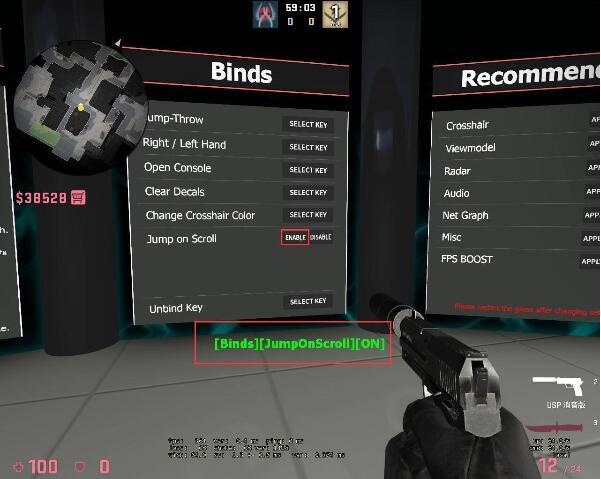Apply the recommended Radar settings
Image resolution: width=601 pixels, height=479 pixels.
(592, 170)
